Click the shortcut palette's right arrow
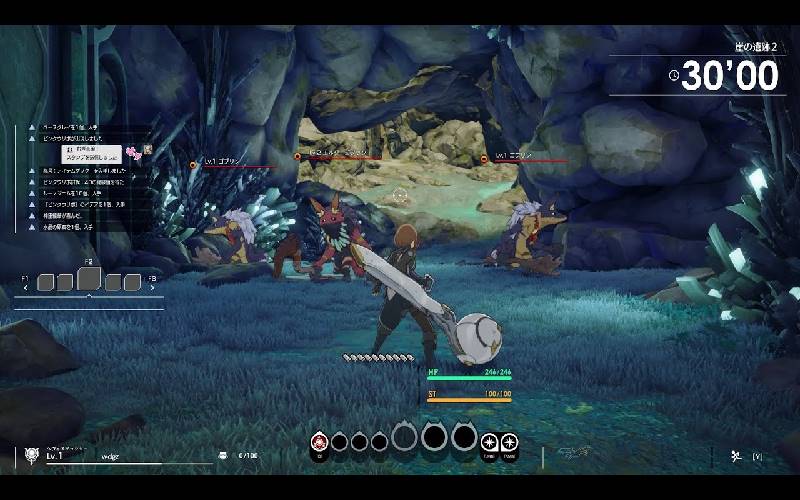 point(154,289)
